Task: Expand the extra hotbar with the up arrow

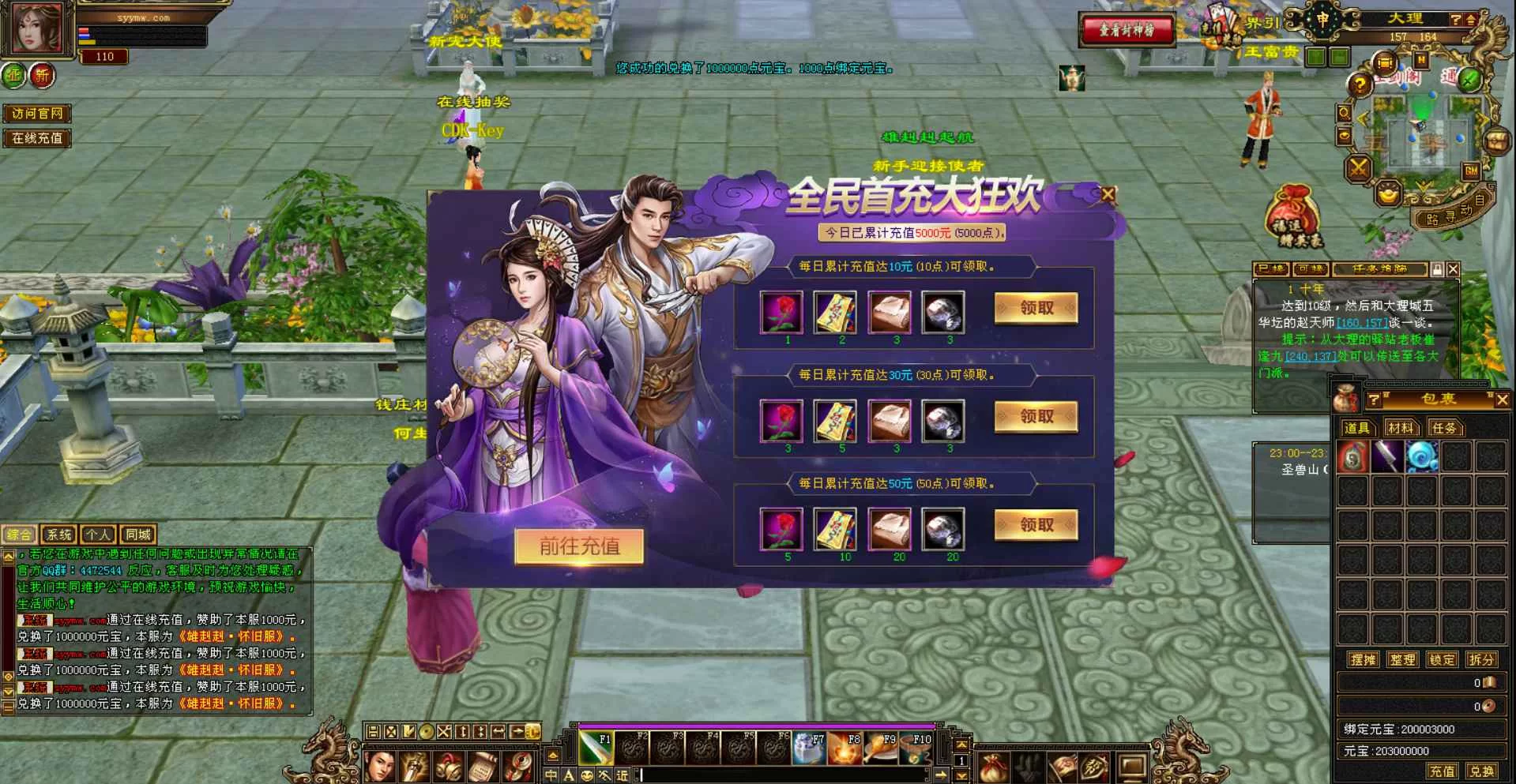Action: click(961, 743)
